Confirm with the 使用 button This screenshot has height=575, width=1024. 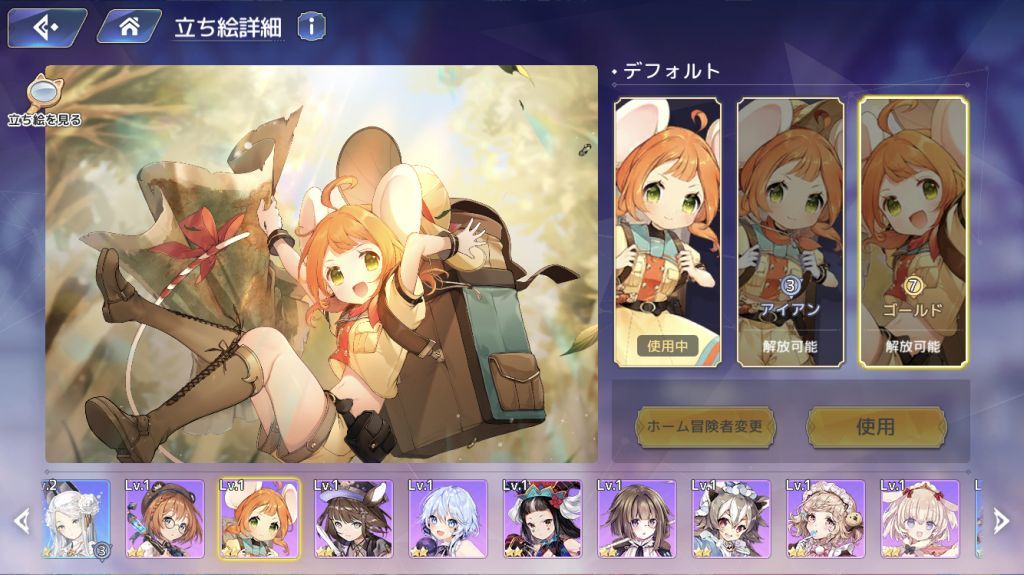(875, 427)
